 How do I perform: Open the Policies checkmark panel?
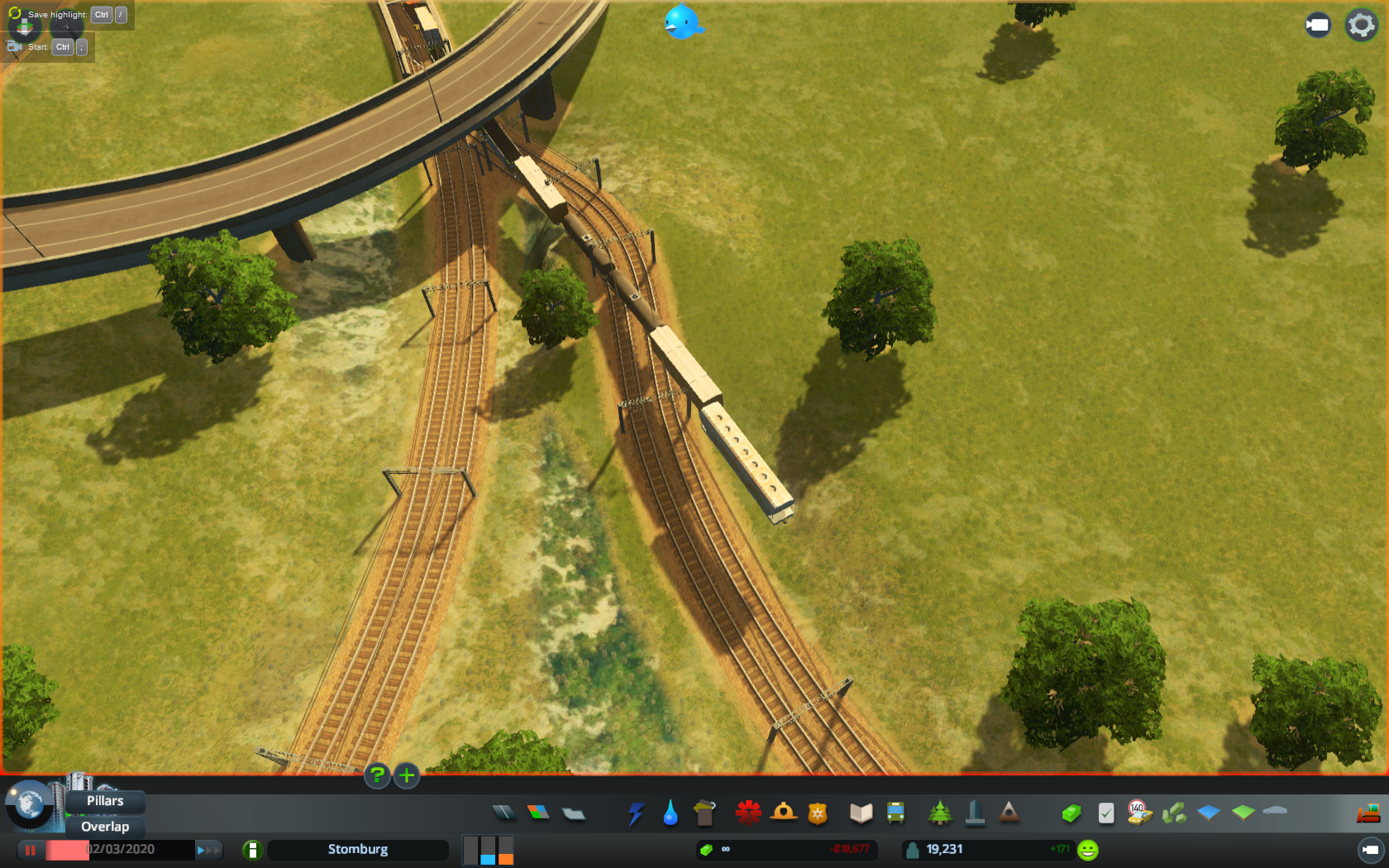point(1106,813)
